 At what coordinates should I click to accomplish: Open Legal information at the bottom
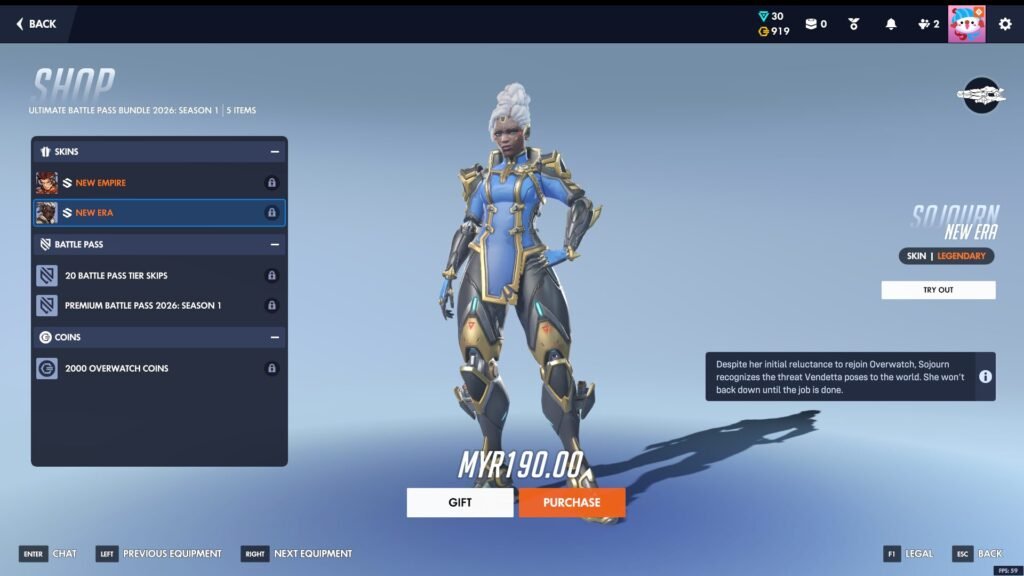[909, 554]
